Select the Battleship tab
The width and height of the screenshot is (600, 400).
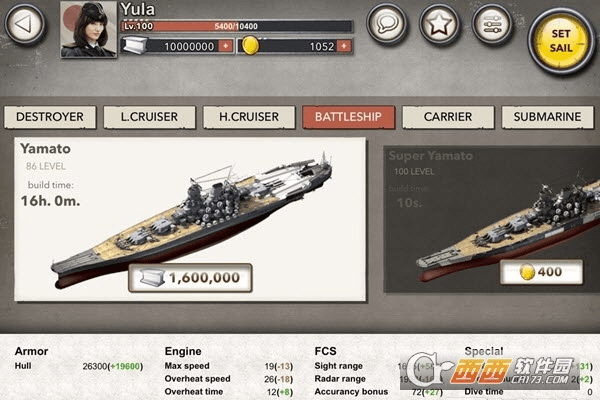pyautogui.click(x=347, y=117)
